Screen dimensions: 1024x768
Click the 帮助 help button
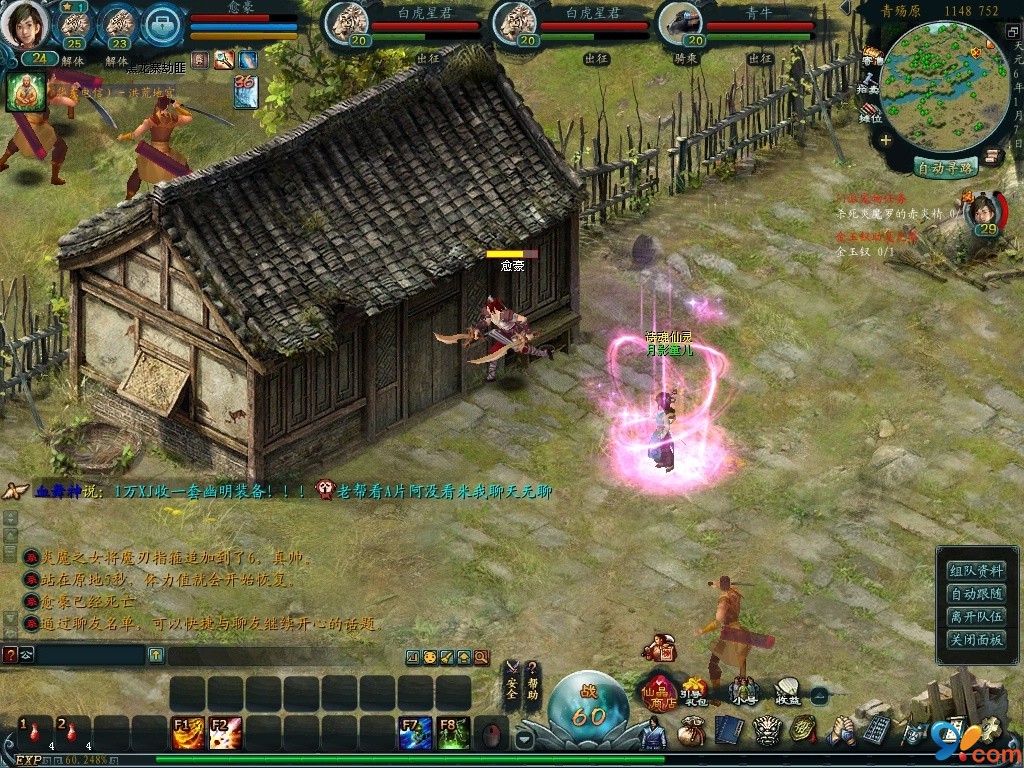tap(534, 683)
